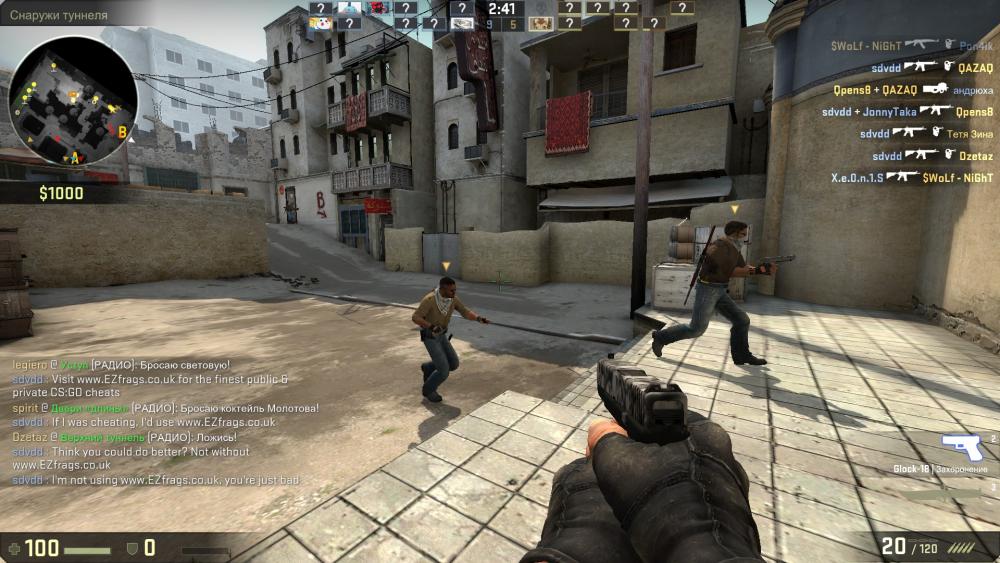The image size is (1000, 563).
Task: Click the clown face player avatar
Action: tap(320, 23)
